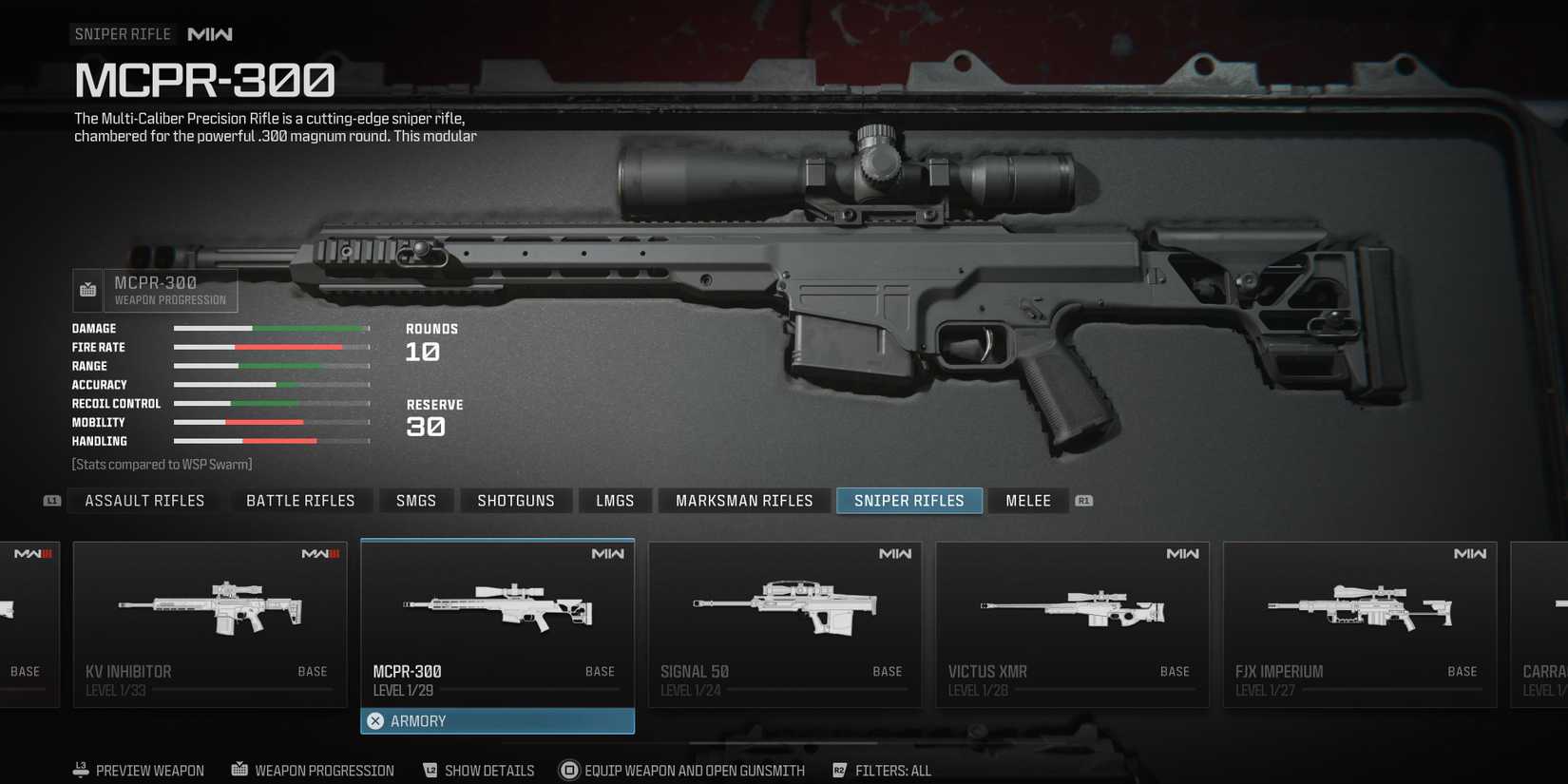Switch to the Melee category
Screen dimensions: 1568x784
[1027, 500]
